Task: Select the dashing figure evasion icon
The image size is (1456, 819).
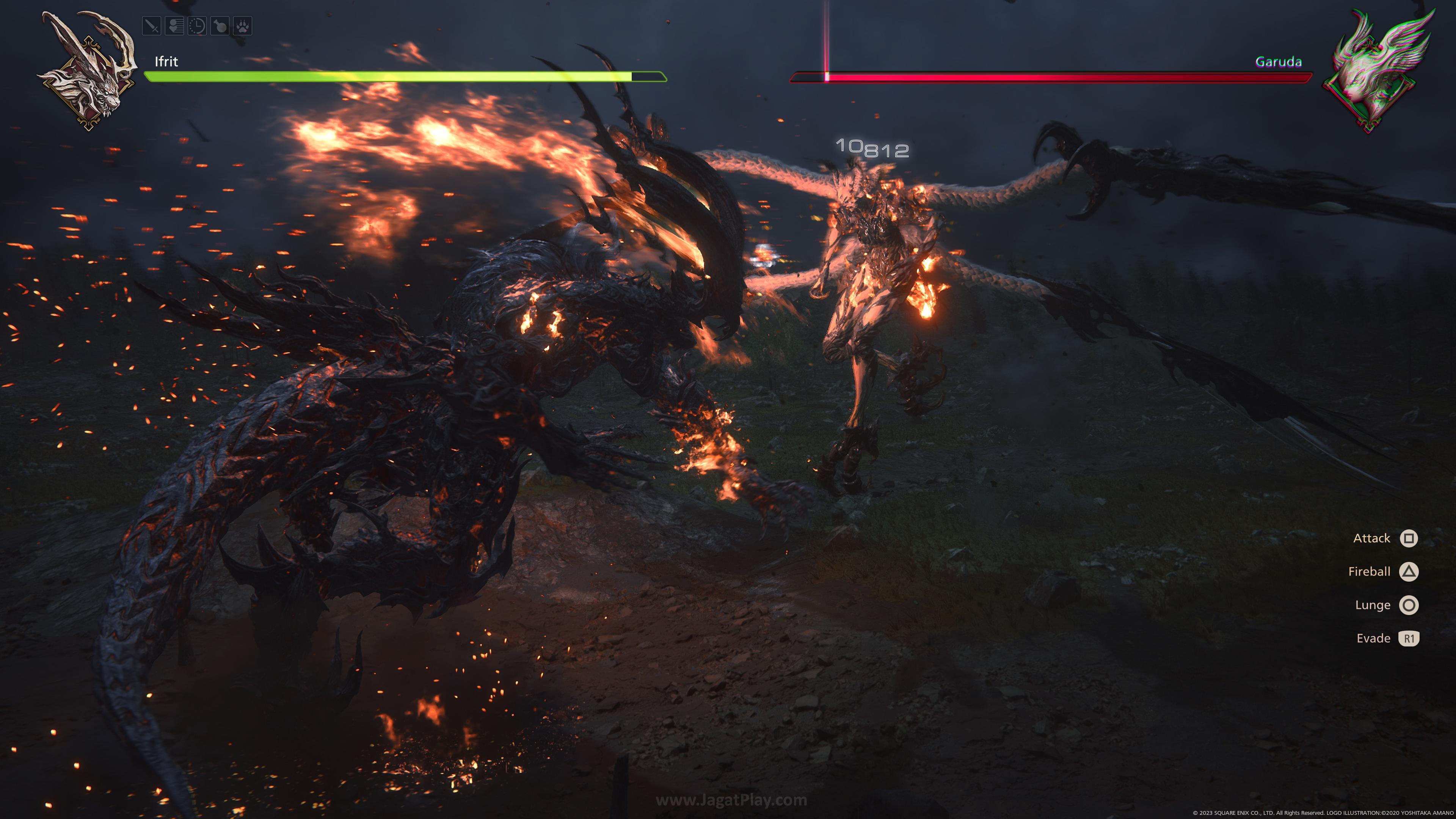Action: (175, 26)
